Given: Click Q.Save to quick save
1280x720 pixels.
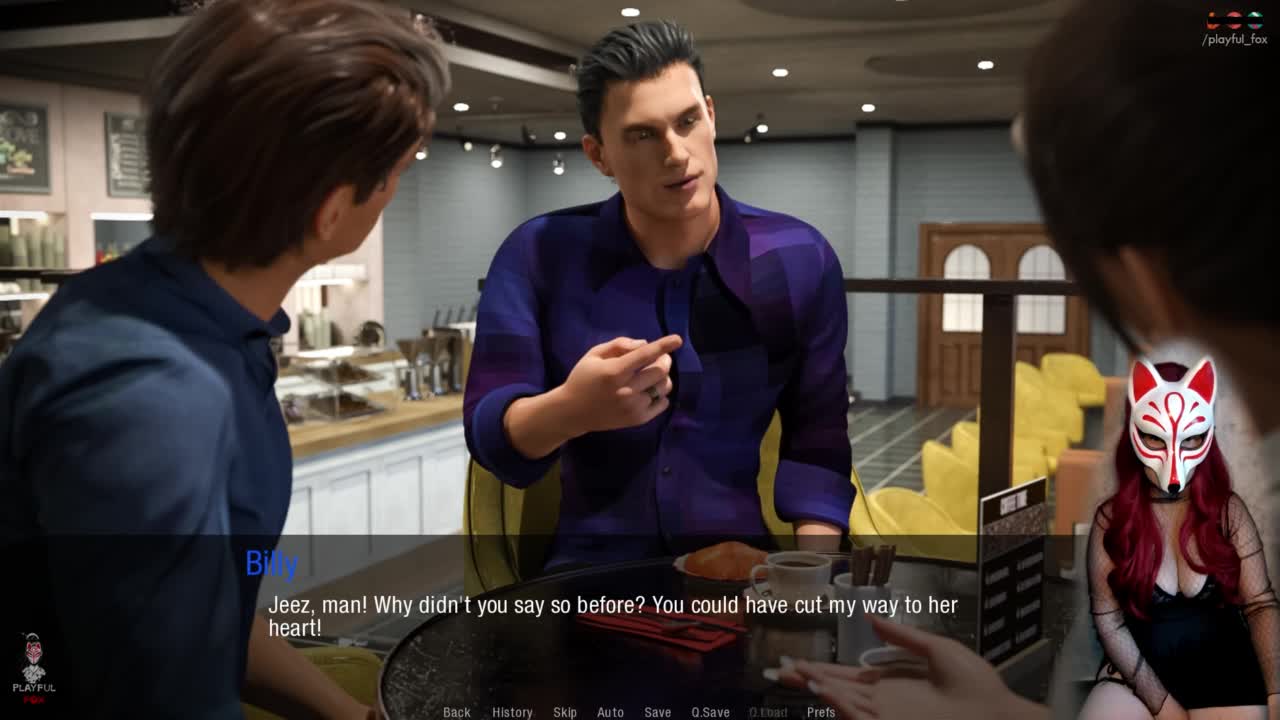Looking at the screenshot, I should 710,712.
